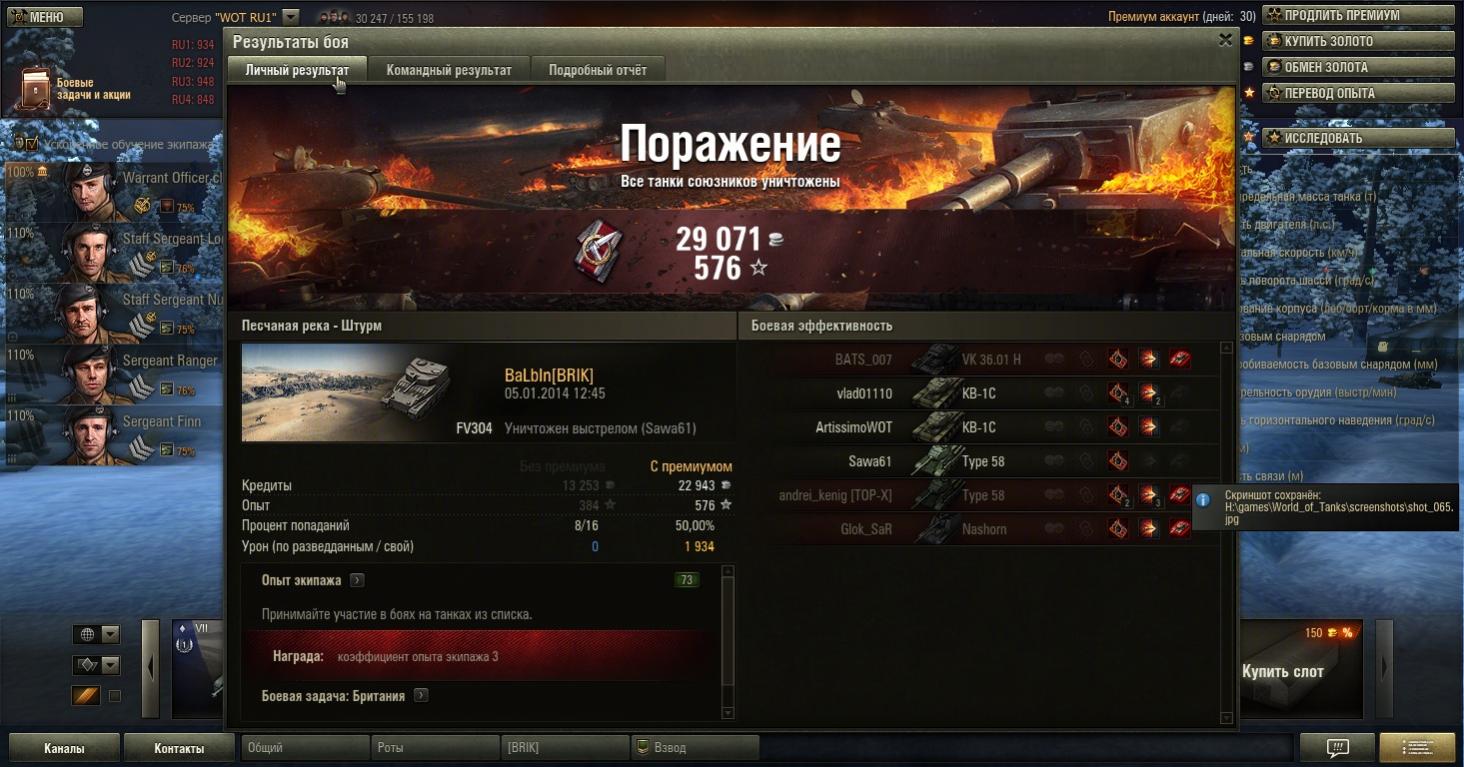Click Продлить премиум button
This screenshot has width=1464, height=767.
point(1357,15)
